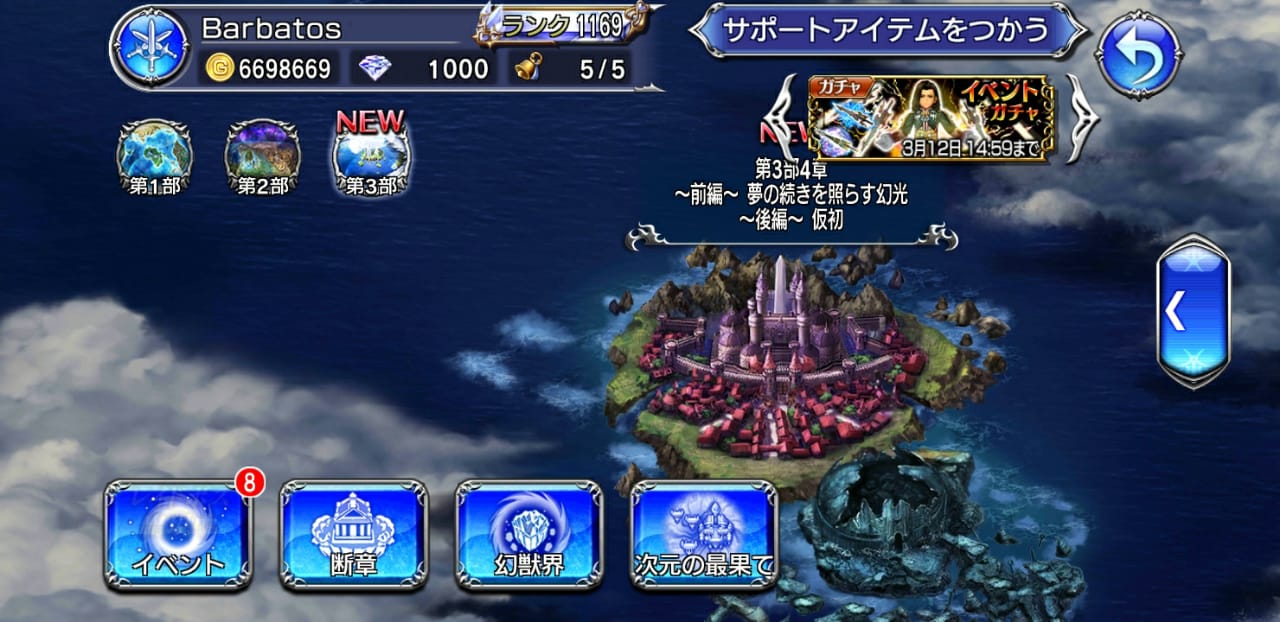This screenshot has height=622, width=1280.
Task: Select the NEW 第3部 world map
Action: [370, 157]
